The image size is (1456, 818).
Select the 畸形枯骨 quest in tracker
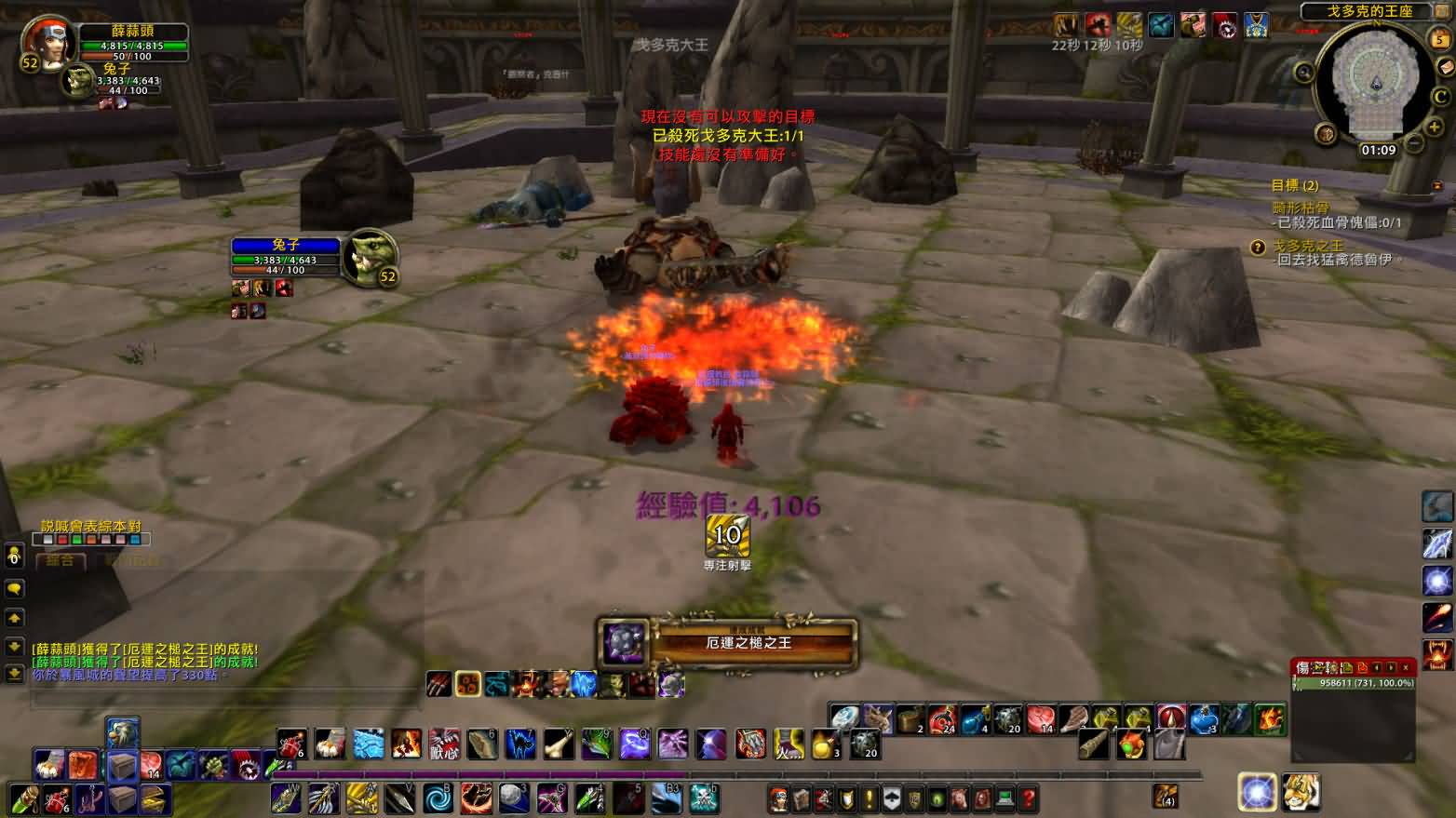1301,208
